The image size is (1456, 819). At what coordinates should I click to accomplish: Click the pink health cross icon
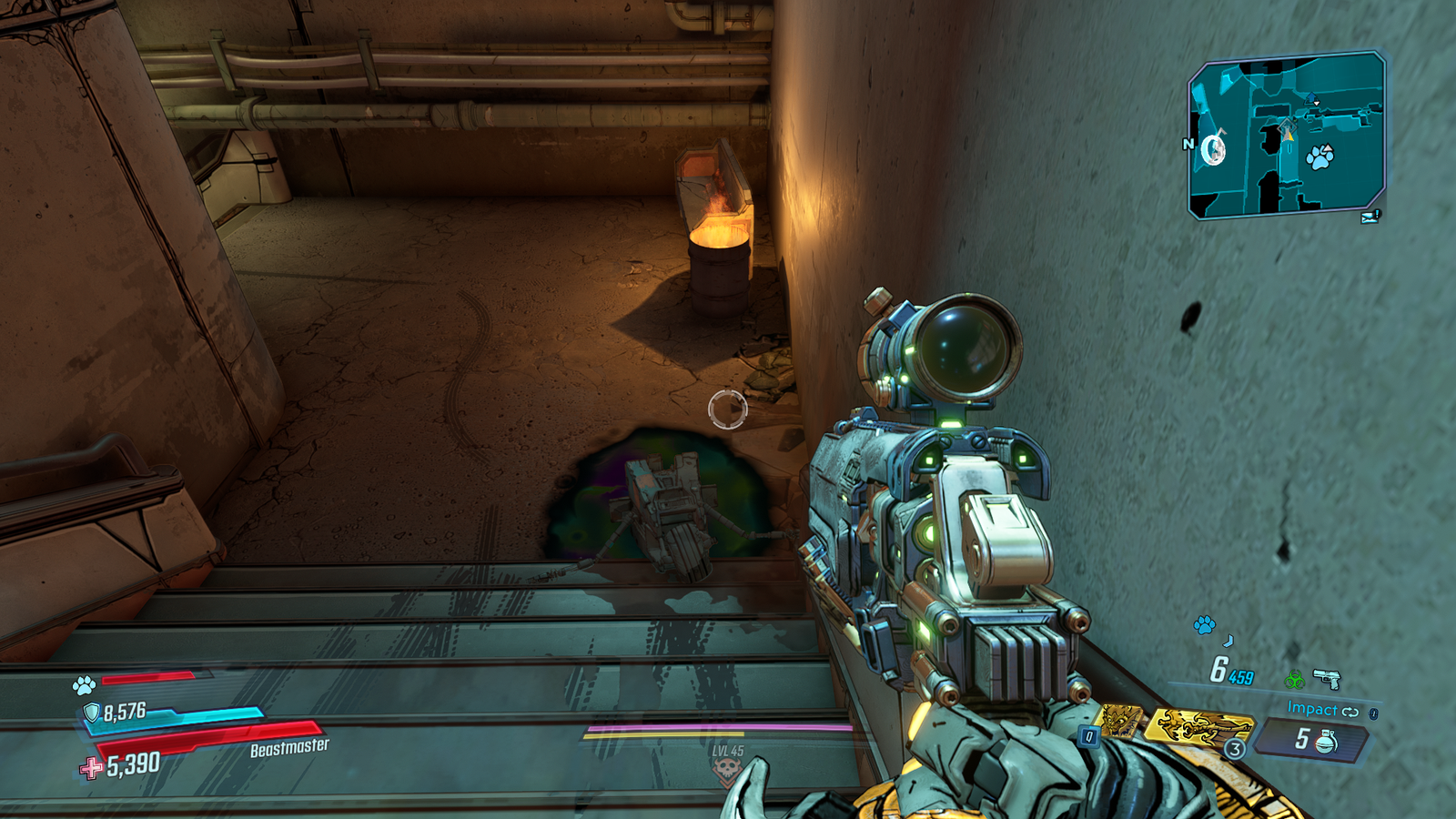tap(91, 769)
